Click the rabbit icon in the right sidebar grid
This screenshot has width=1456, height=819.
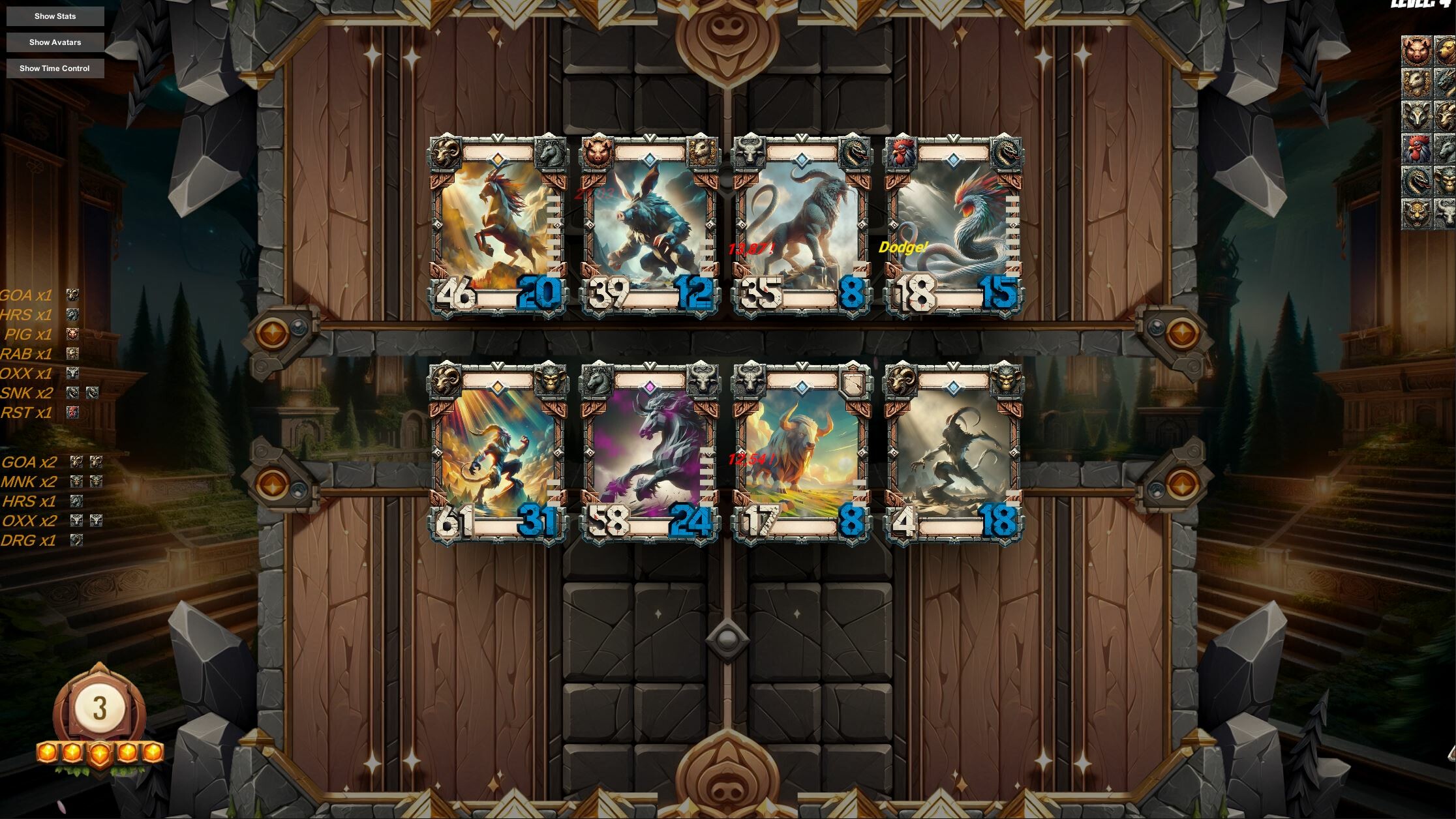1416,82
